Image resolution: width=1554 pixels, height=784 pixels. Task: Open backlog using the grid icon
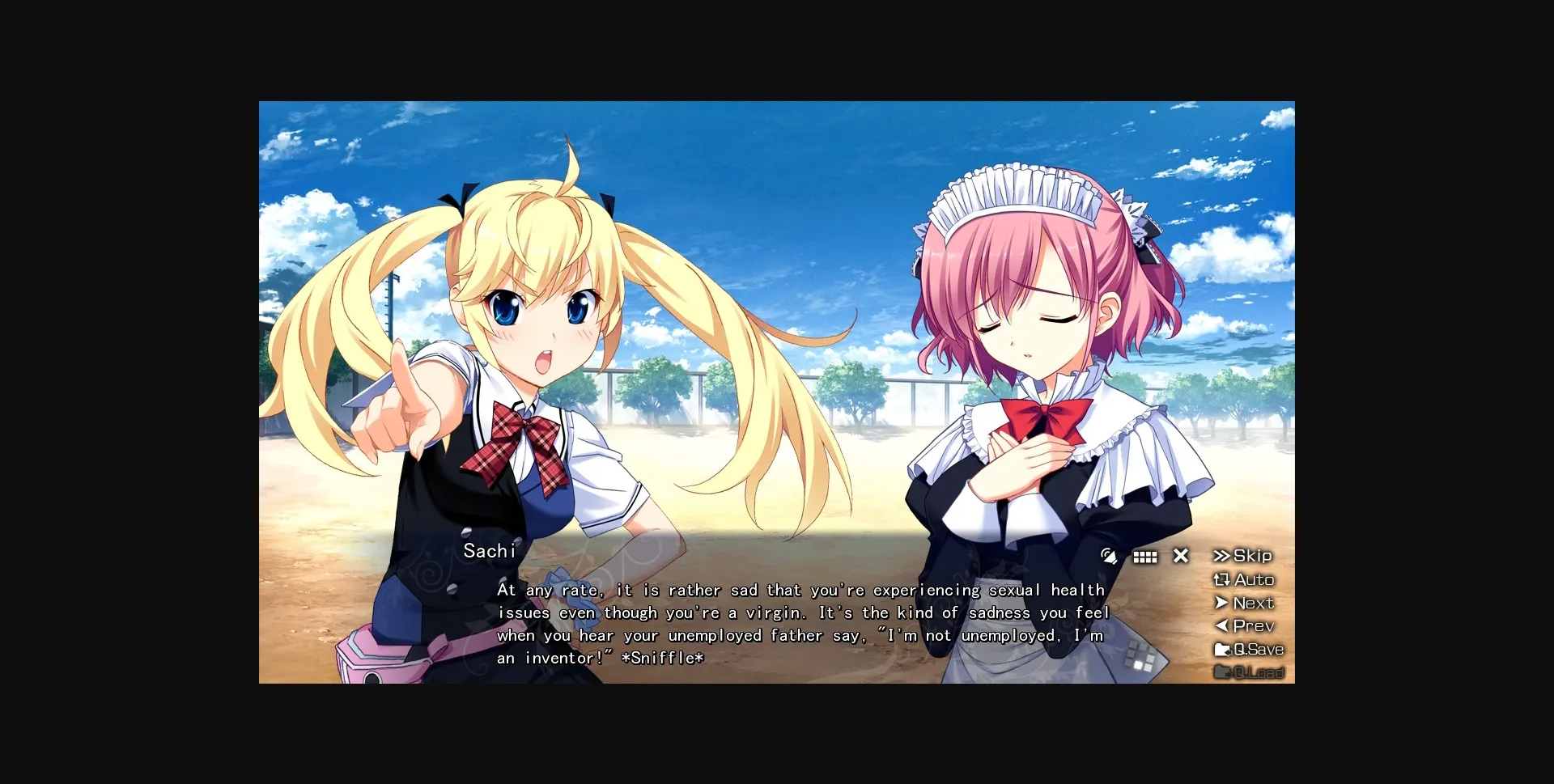pyautogui.click(x=1145, y=556)
